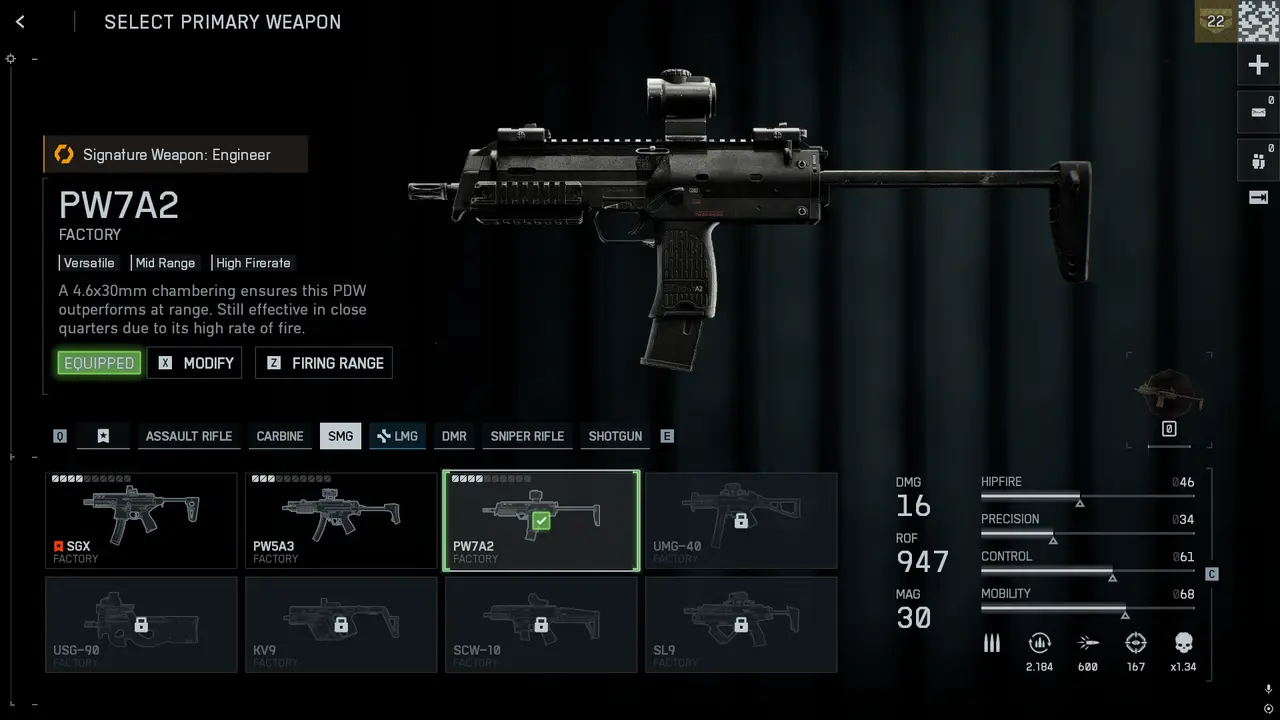Select the SMG category tab
This screenshot has height=720, width=1280.
pos(340,436)
